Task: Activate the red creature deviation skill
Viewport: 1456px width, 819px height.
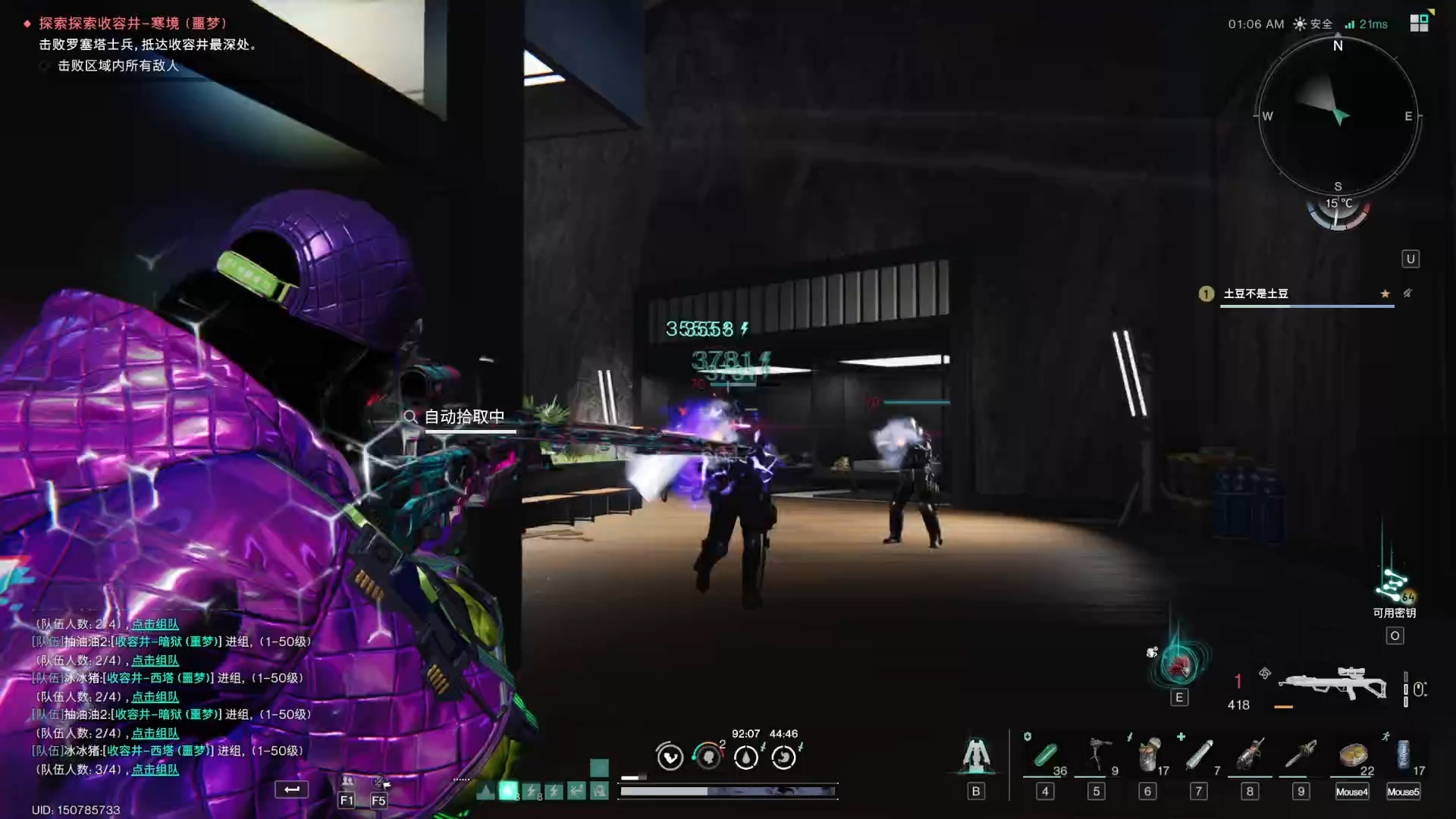Action: [1179, 665]
